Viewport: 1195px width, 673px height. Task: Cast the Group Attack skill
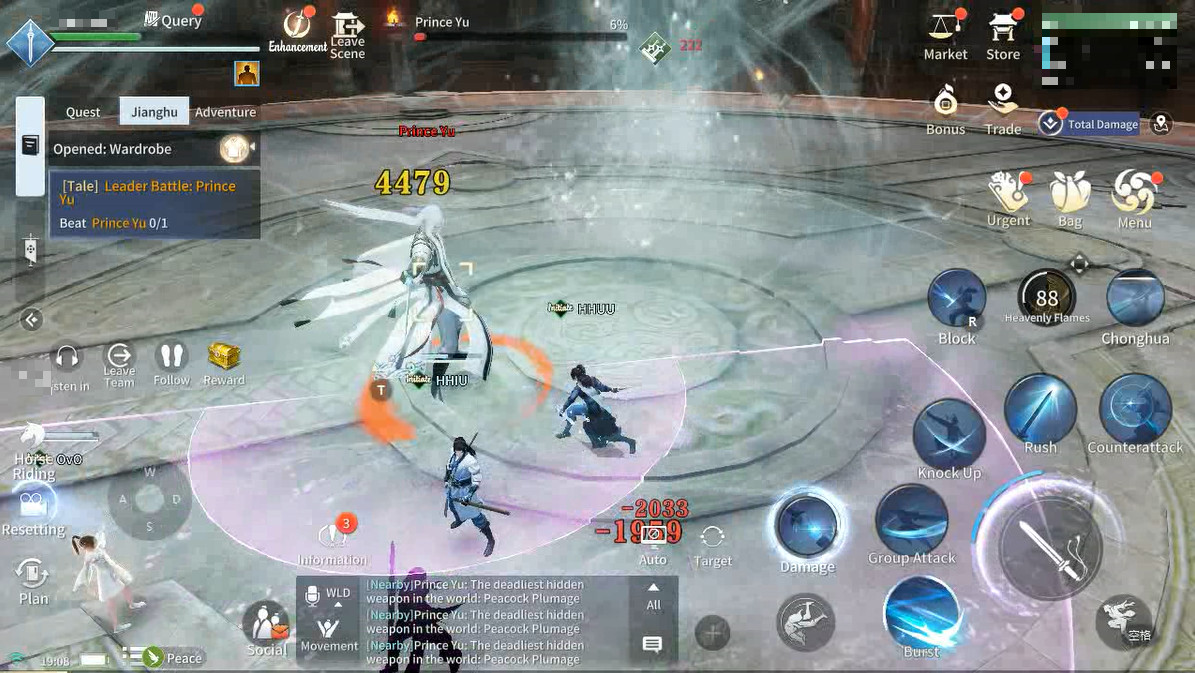point(911,522)
